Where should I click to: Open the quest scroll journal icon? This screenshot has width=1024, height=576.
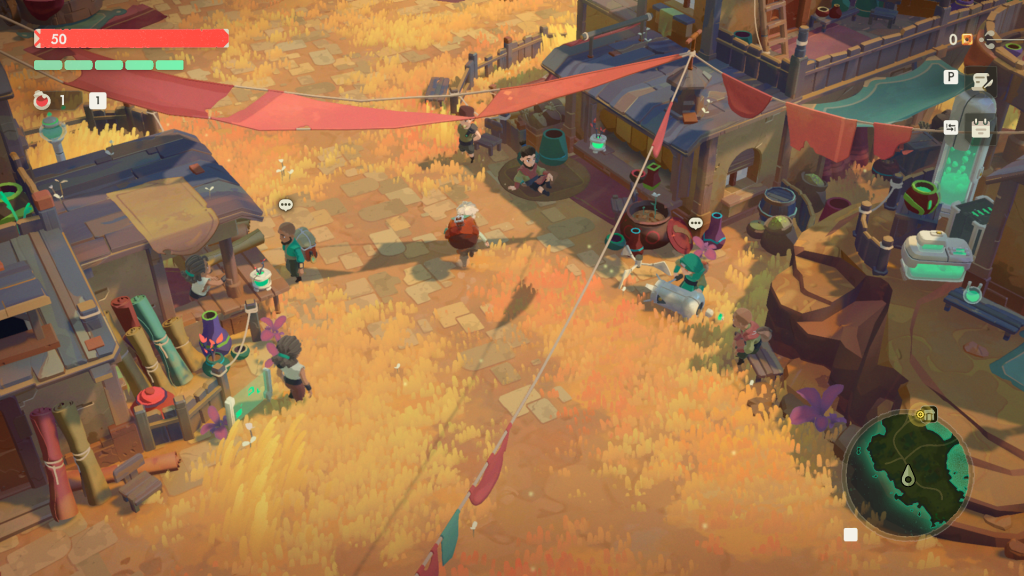click(x=980, y=81)
